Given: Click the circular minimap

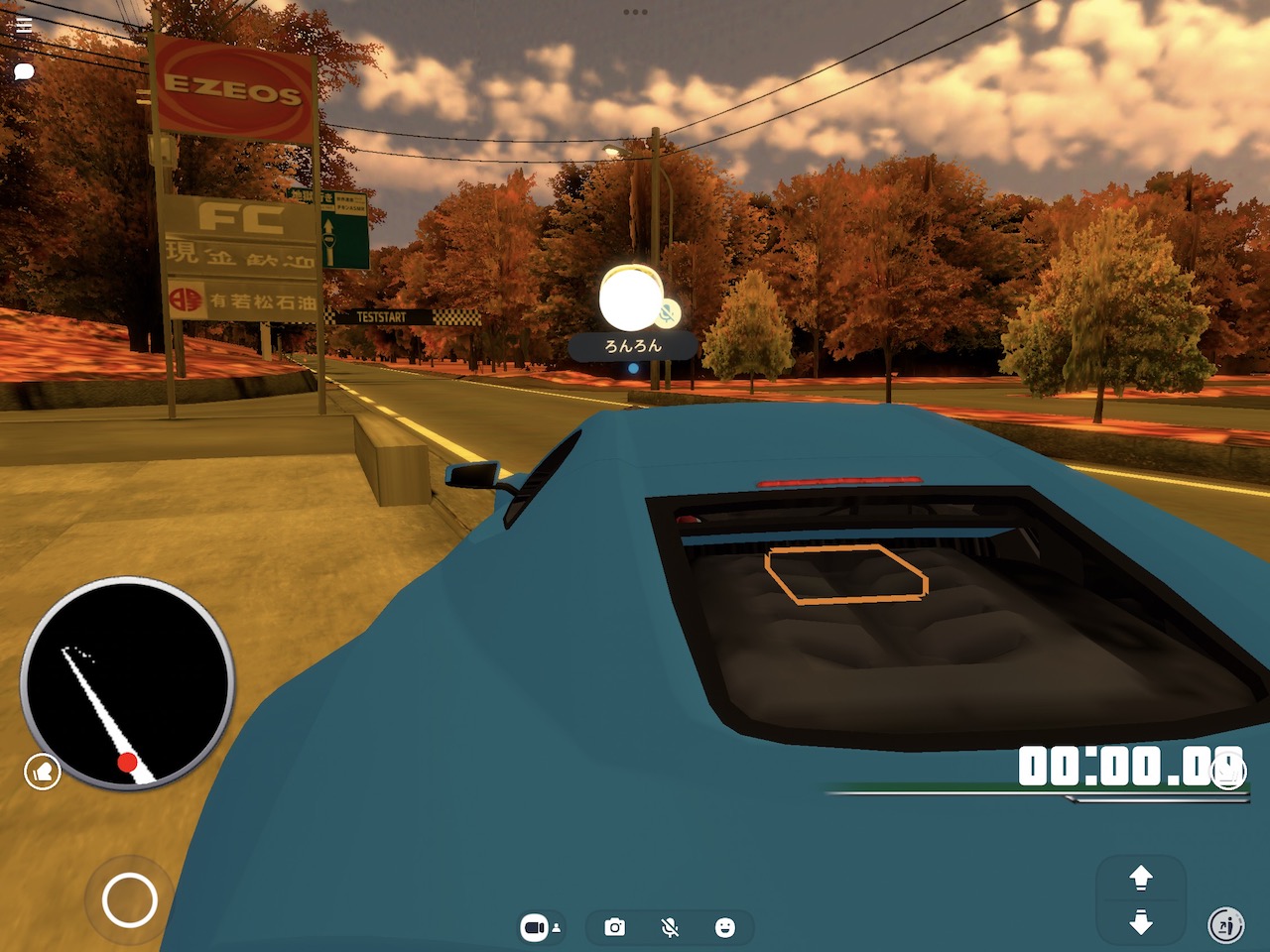Looking at the screenshot, I should pyautogui.click(x=126, y=682).
